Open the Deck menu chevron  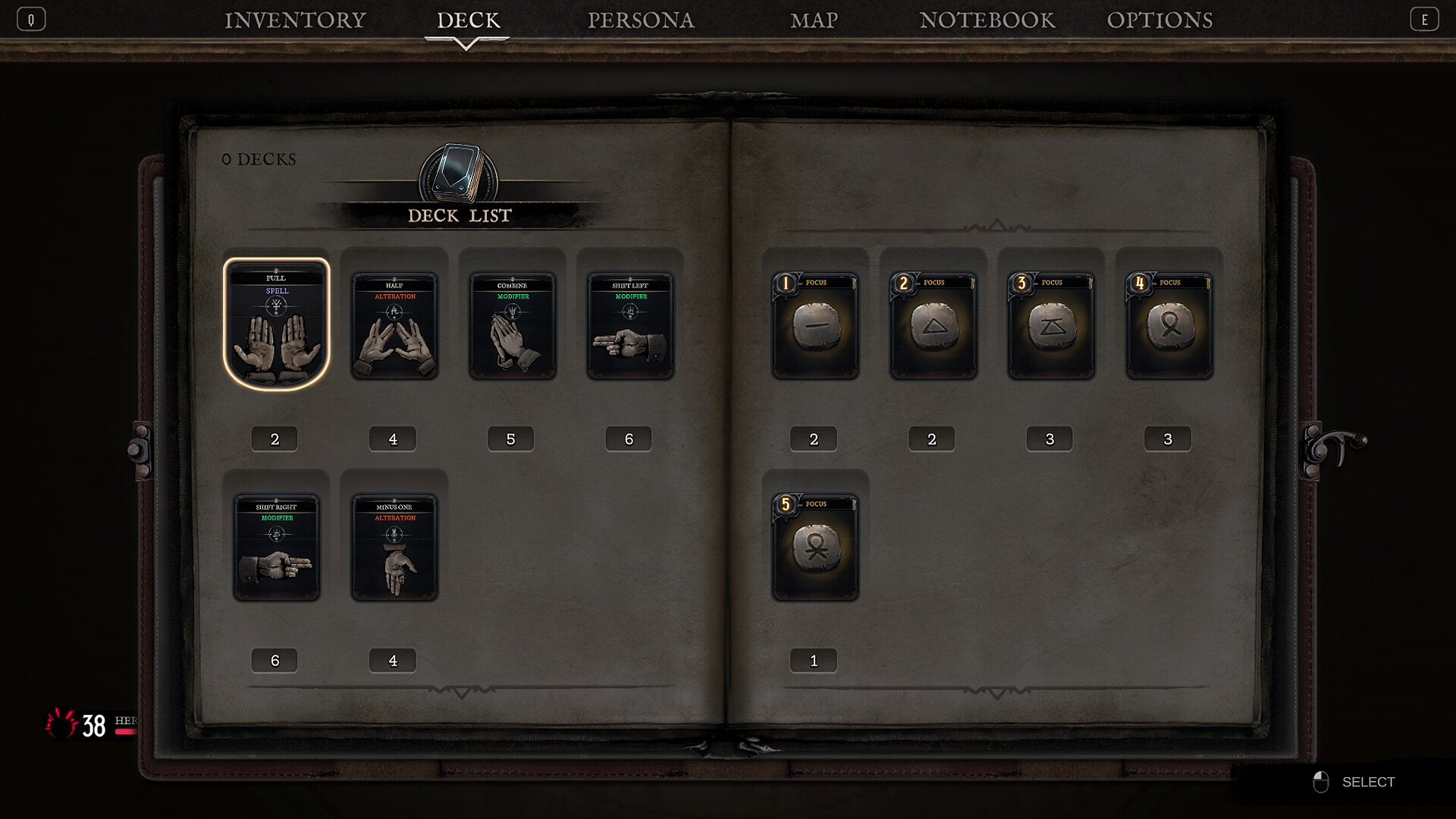pos(467,42)
